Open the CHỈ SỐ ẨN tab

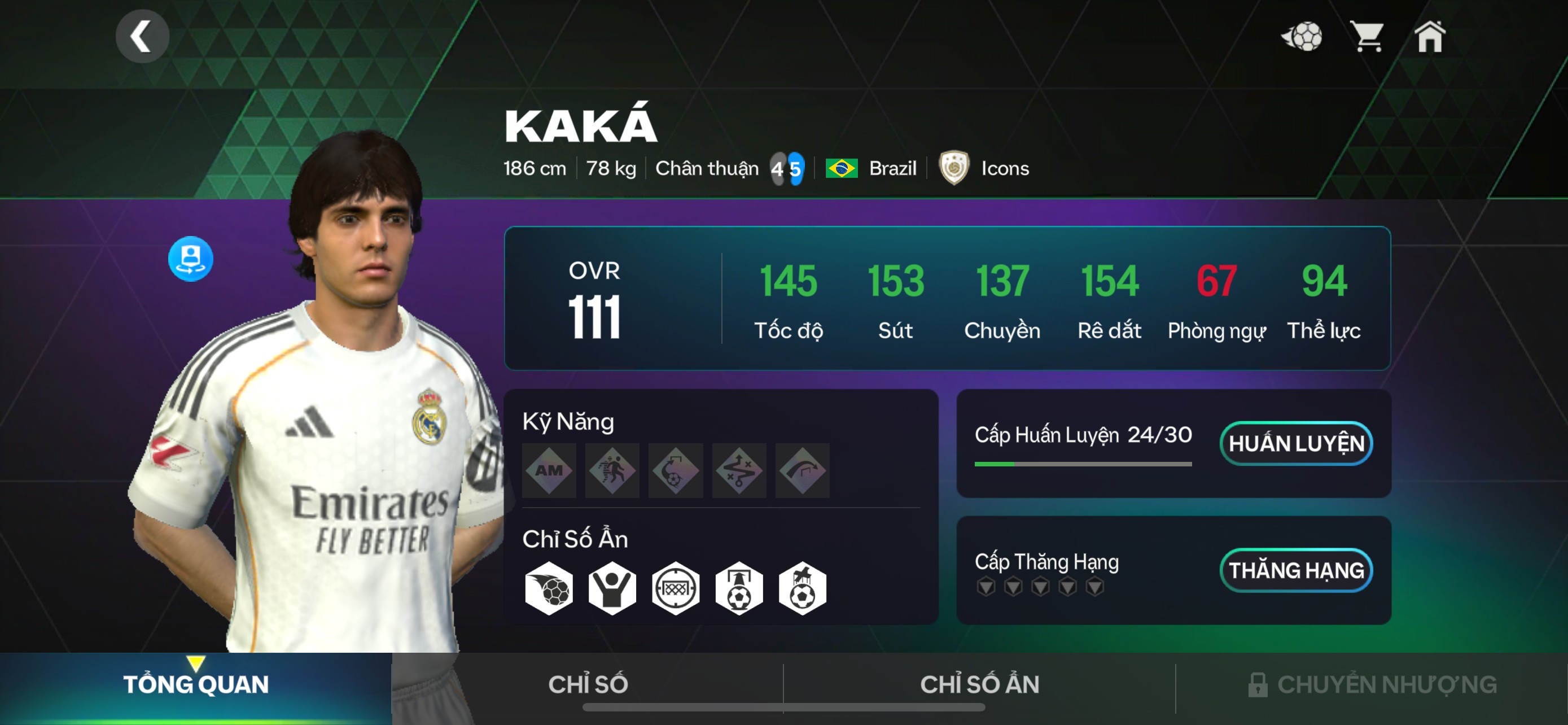click(x=979, y=684)
